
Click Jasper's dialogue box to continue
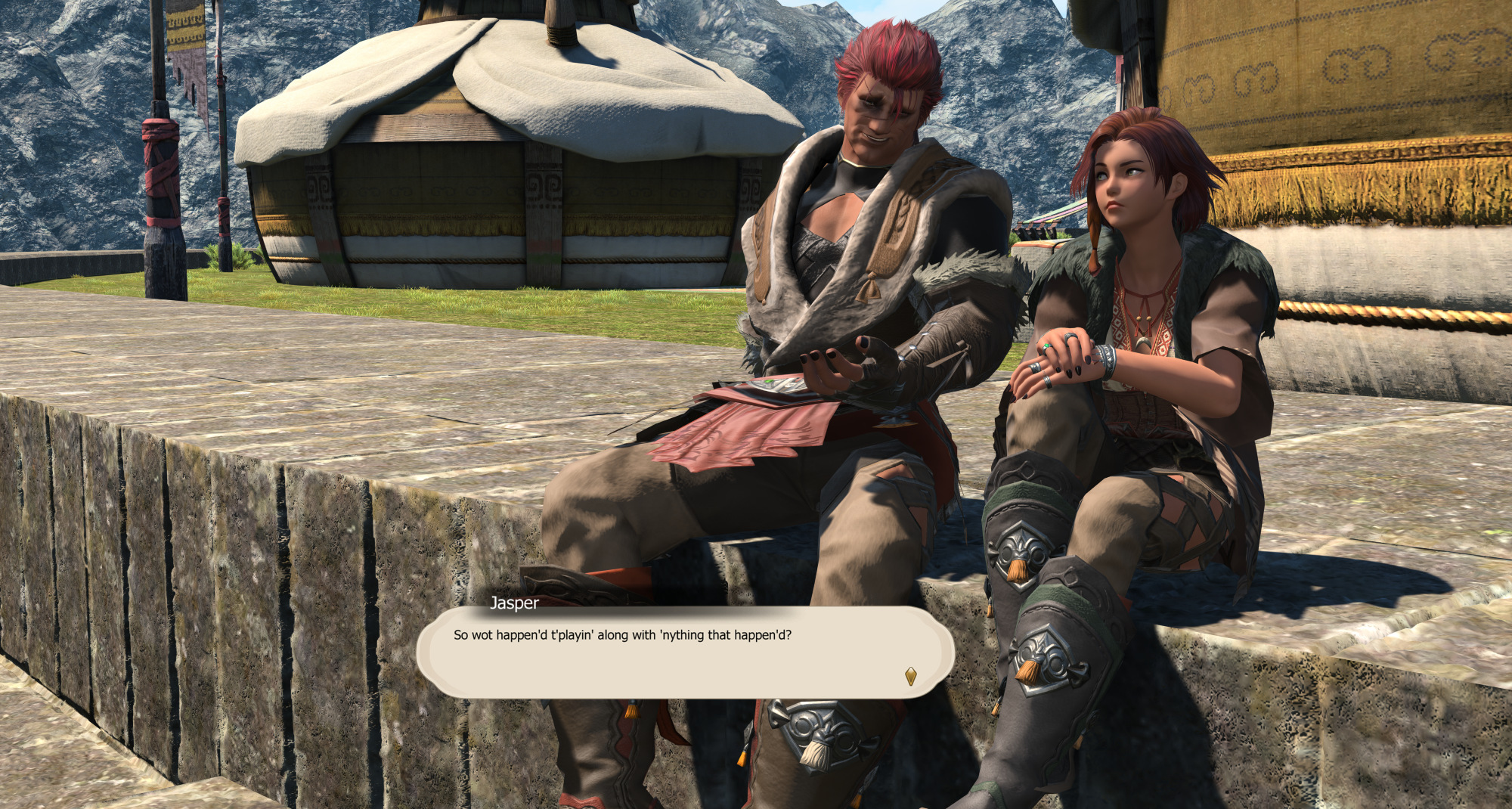684,652
